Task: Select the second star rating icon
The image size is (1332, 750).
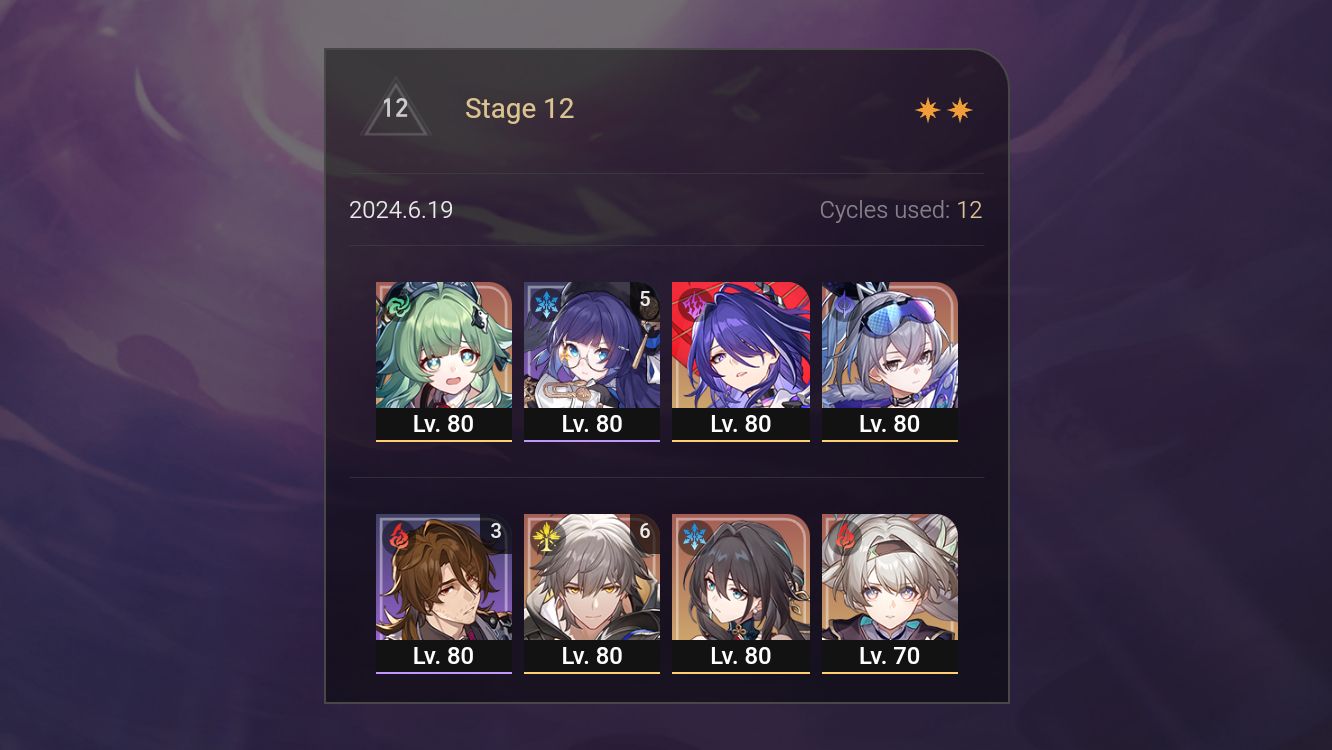Action: 959,109
